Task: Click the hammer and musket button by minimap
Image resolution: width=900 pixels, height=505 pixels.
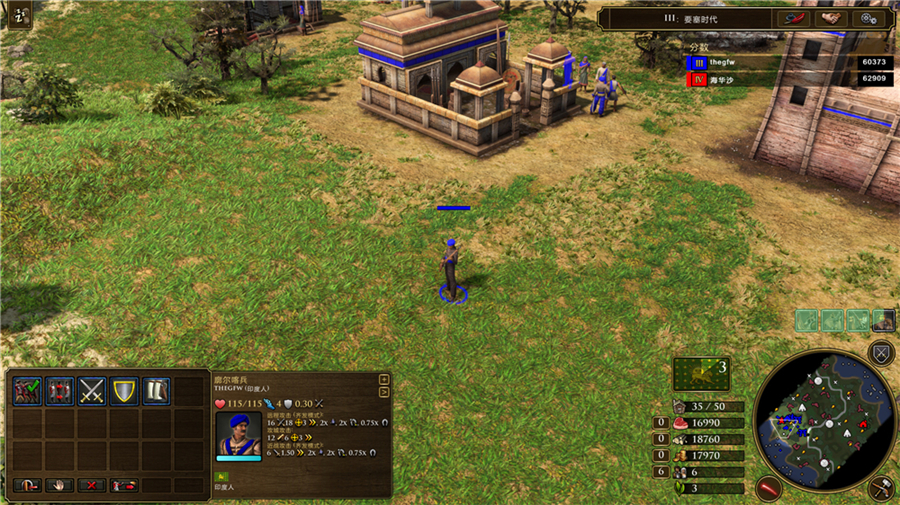Action: [881, 487]
